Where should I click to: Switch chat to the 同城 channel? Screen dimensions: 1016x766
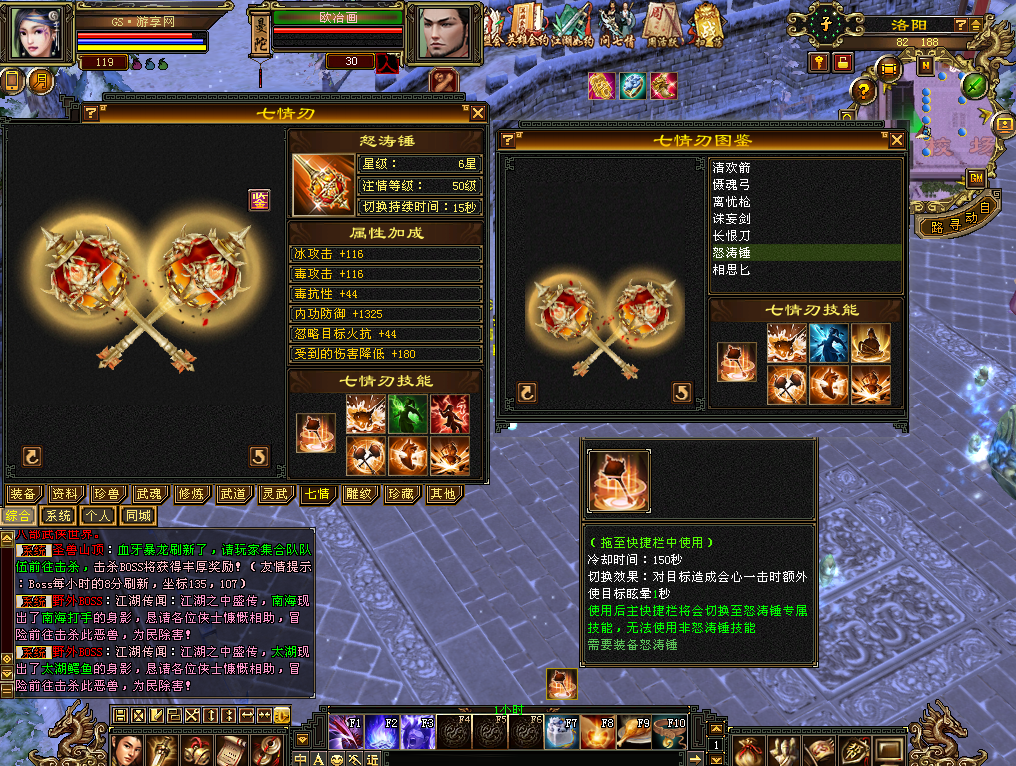point(139,516)
